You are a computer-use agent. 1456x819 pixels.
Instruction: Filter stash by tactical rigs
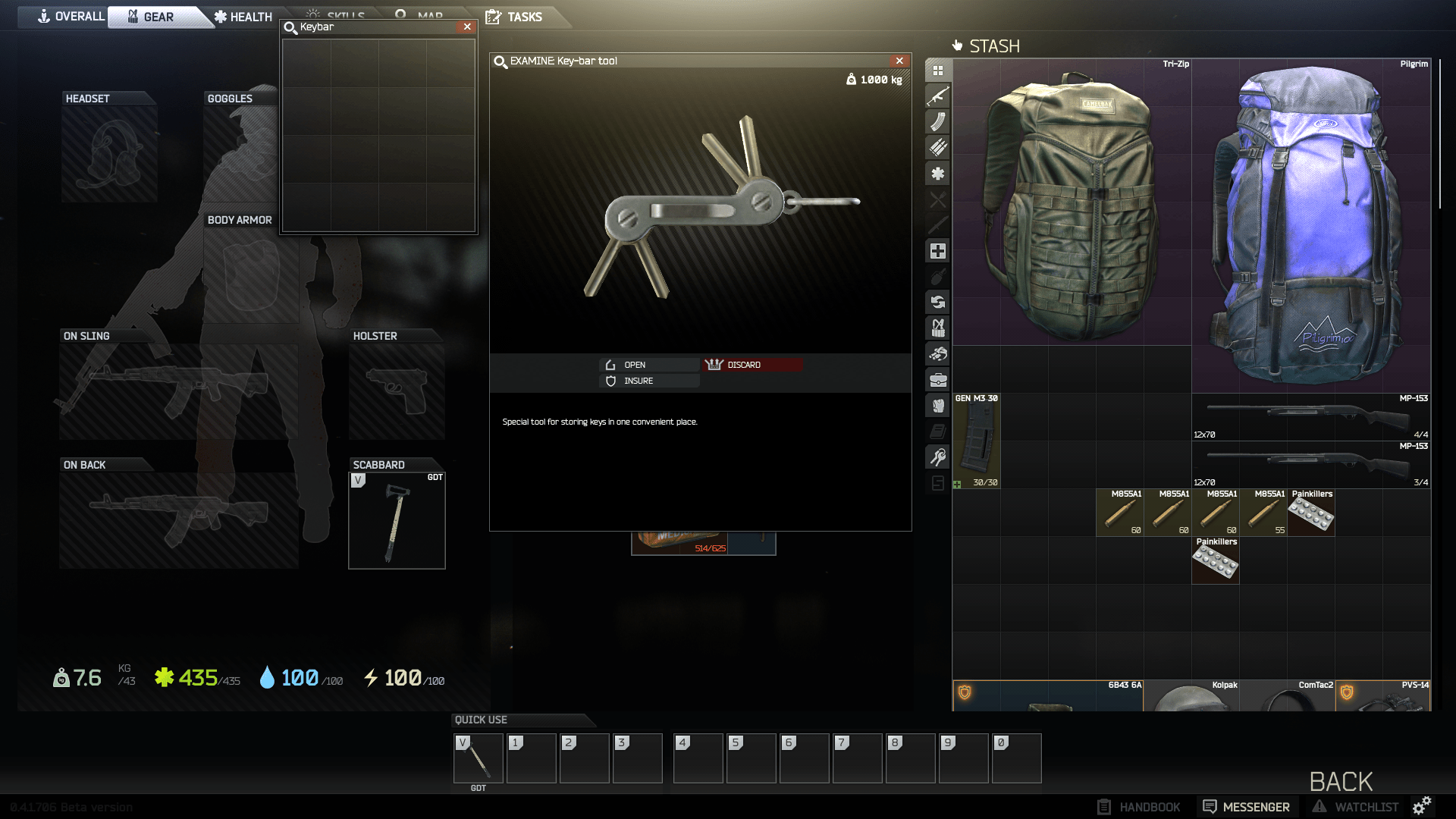point(938,328)
